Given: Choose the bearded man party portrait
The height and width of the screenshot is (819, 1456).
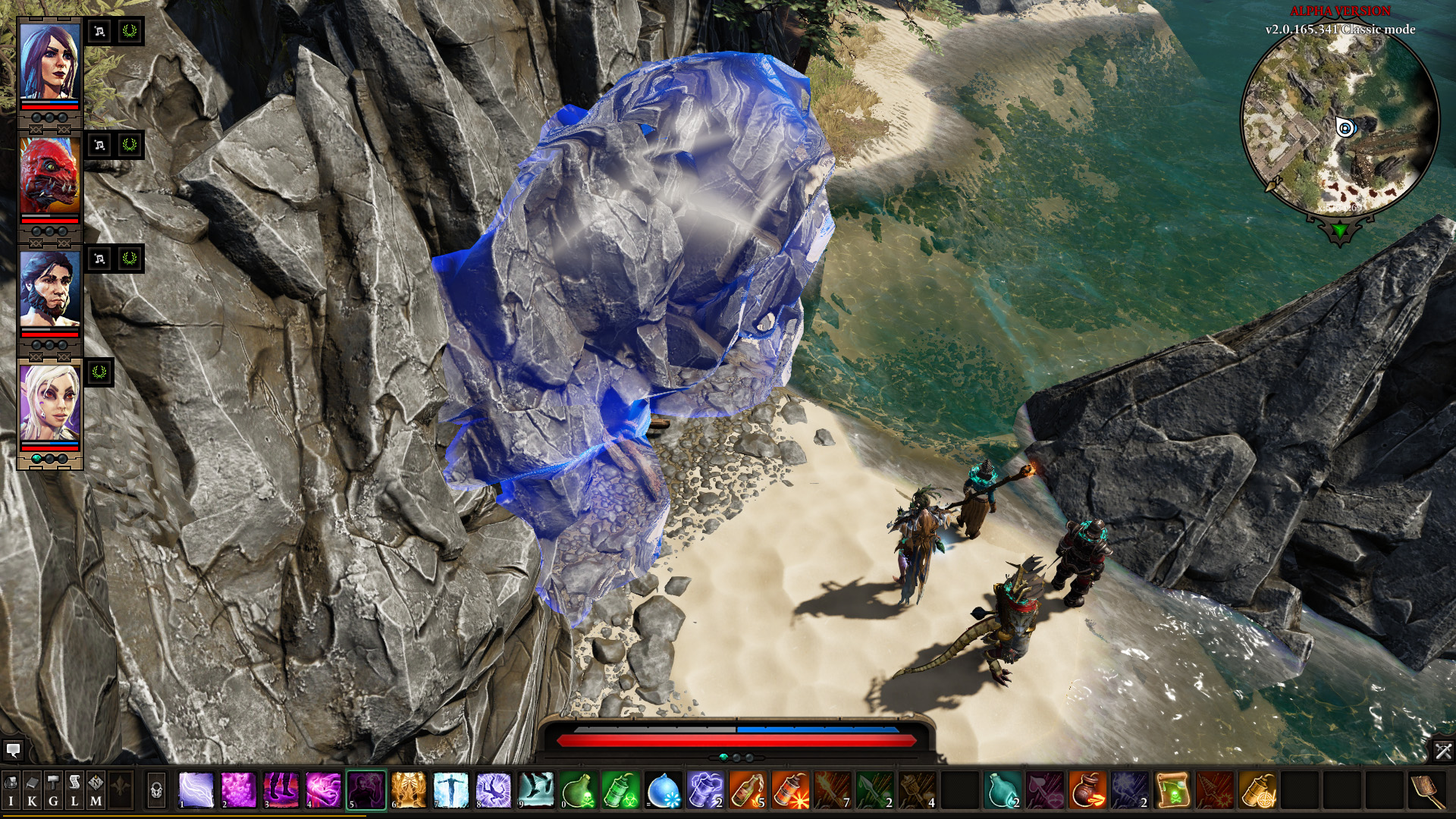Looking at the screenshot, I should click(49, 289).
